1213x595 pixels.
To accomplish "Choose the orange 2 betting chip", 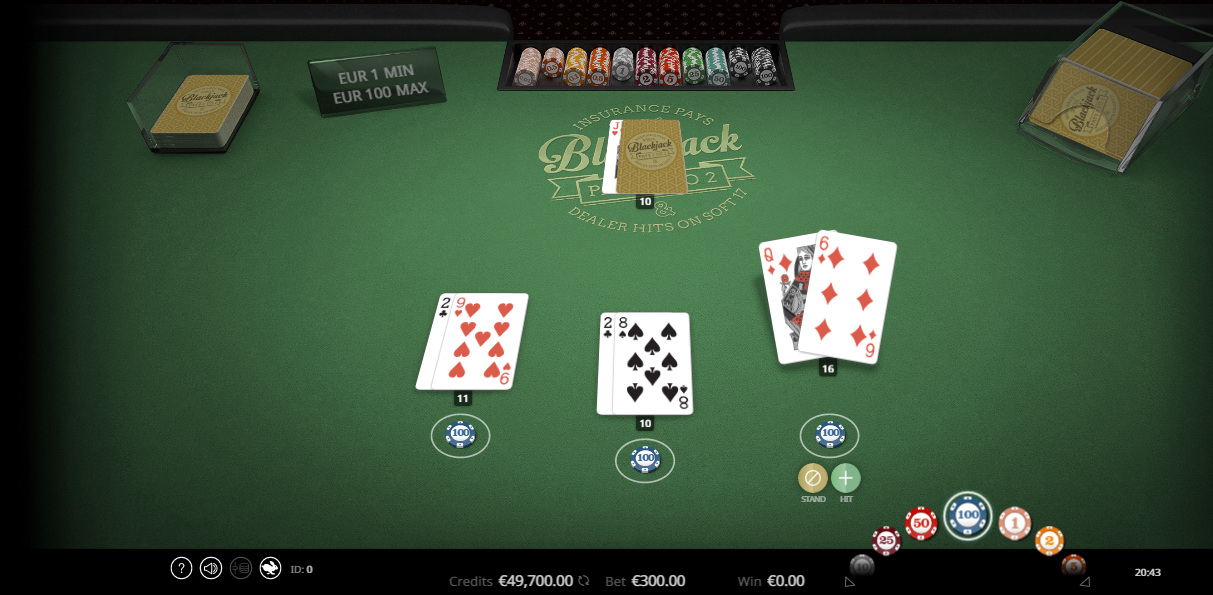I will pos(1049,540).
